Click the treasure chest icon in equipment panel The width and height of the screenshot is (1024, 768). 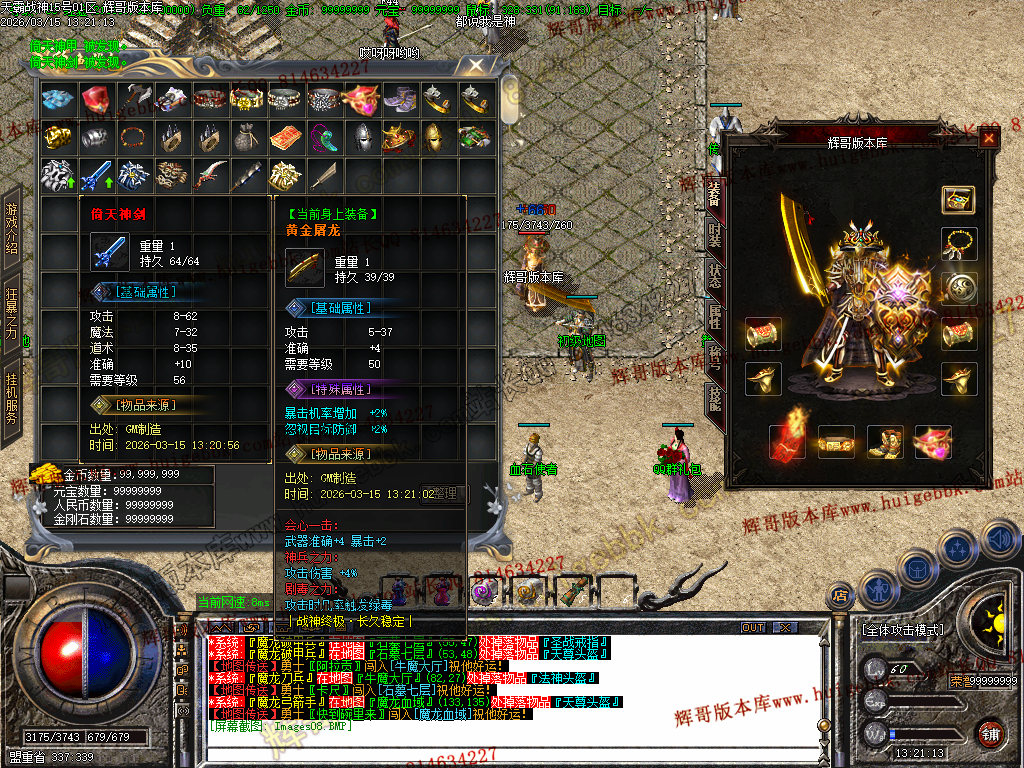click(958, 198)
